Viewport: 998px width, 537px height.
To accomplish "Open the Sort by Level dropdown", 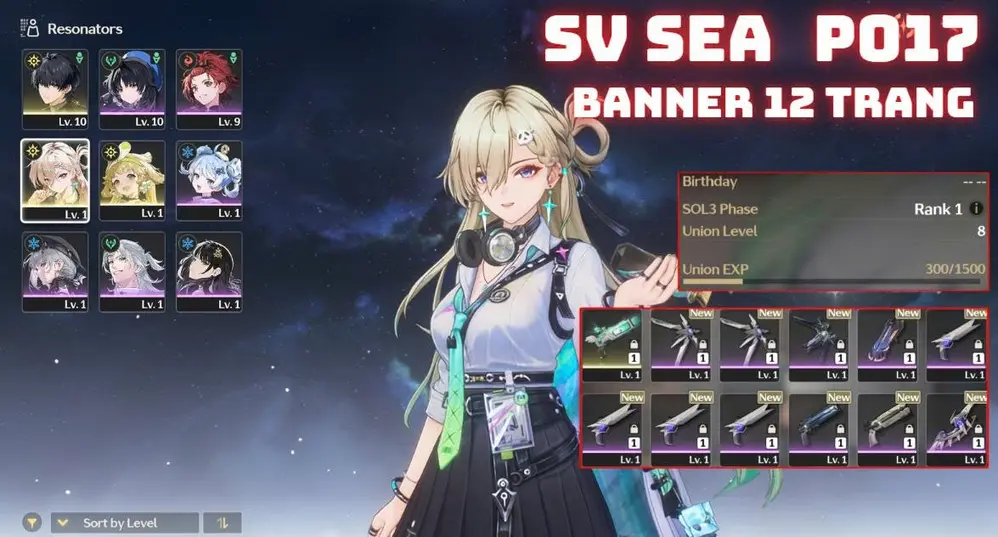I will click(x=124, y=523).
